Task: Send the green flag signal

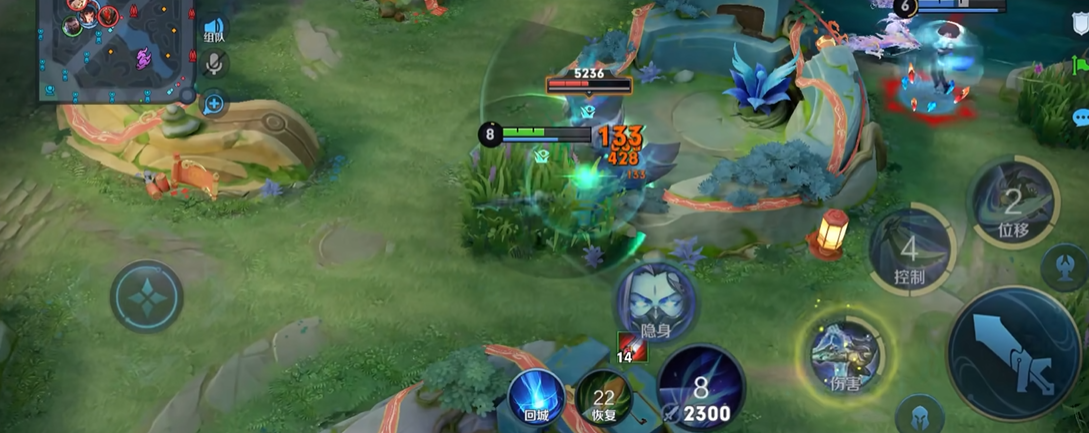Action: coord(1081,68)
